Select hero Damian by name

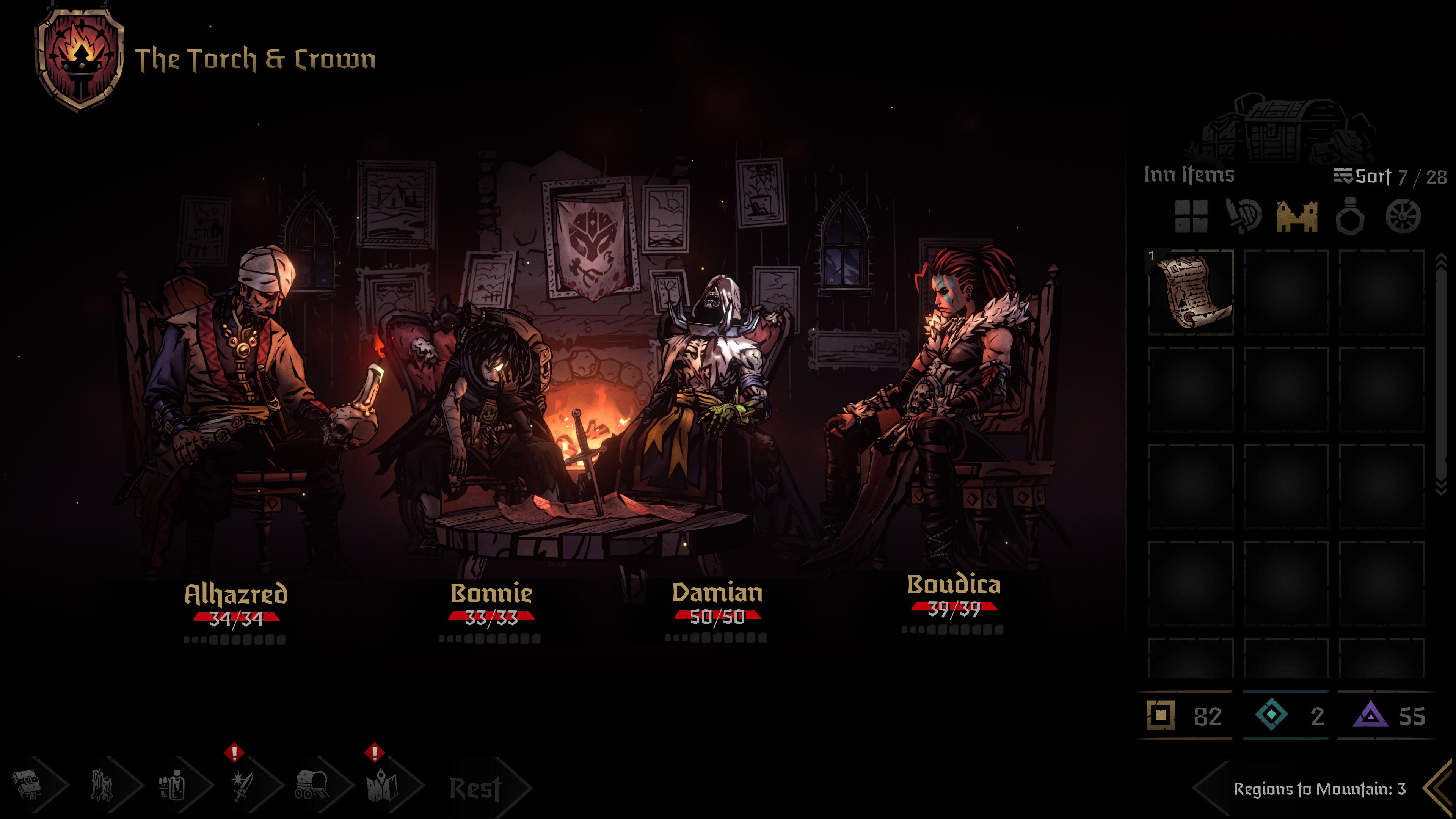pyautogui.click(x=717, y=592)
